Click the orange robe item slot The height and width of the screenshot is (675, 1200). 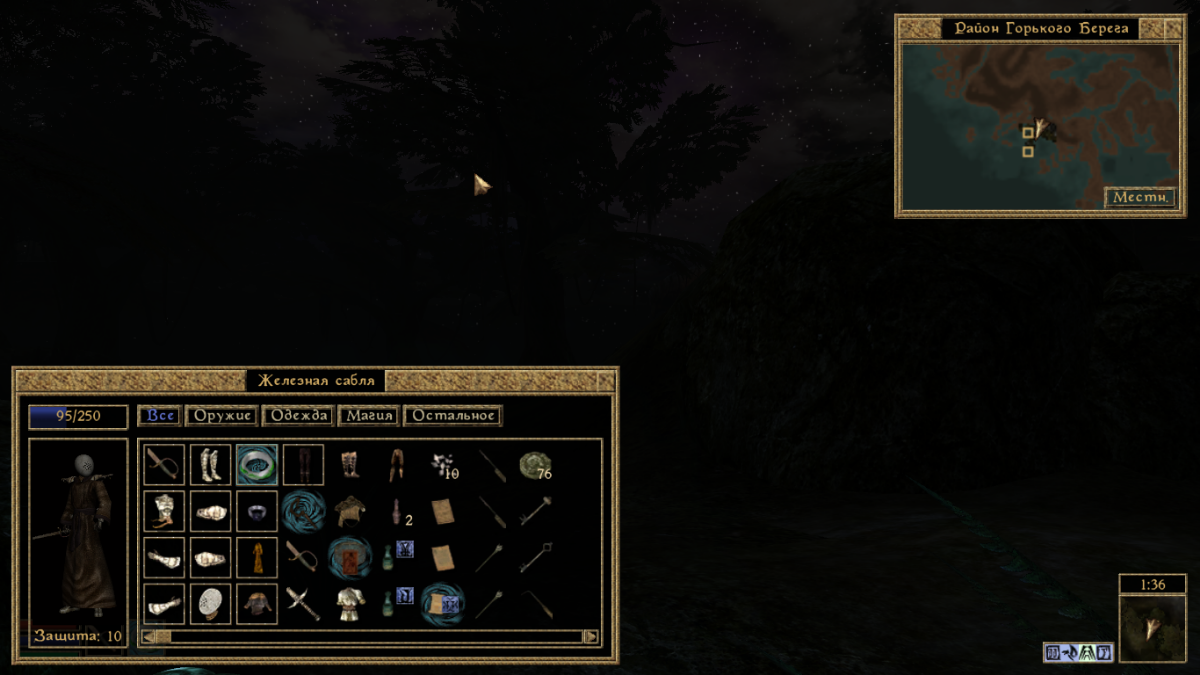coord(257,557)
